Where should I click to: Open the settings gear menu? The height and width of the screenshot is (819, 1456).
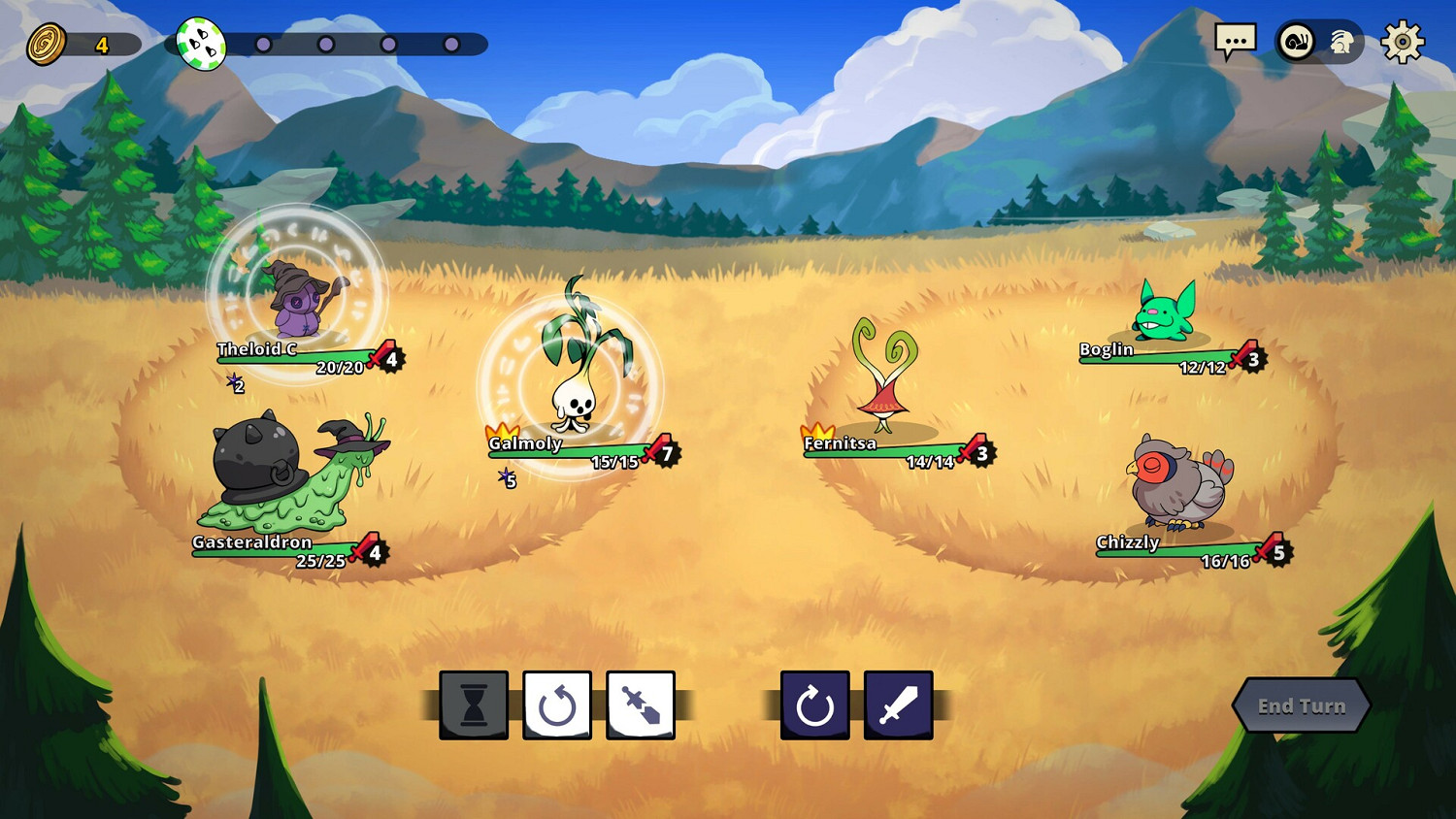point(1402,43)
